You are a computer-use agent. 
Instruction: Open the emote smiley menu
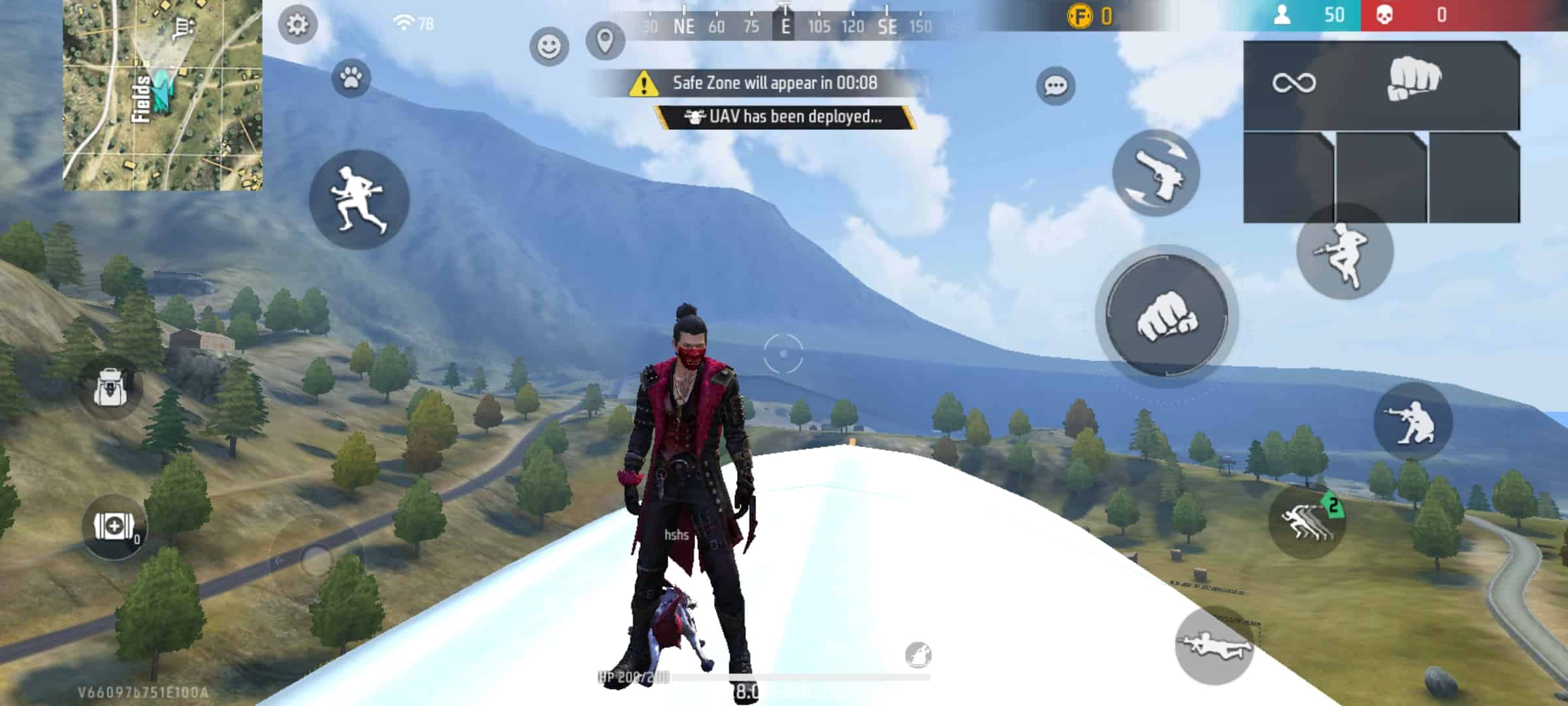click(x=549, y=46)
